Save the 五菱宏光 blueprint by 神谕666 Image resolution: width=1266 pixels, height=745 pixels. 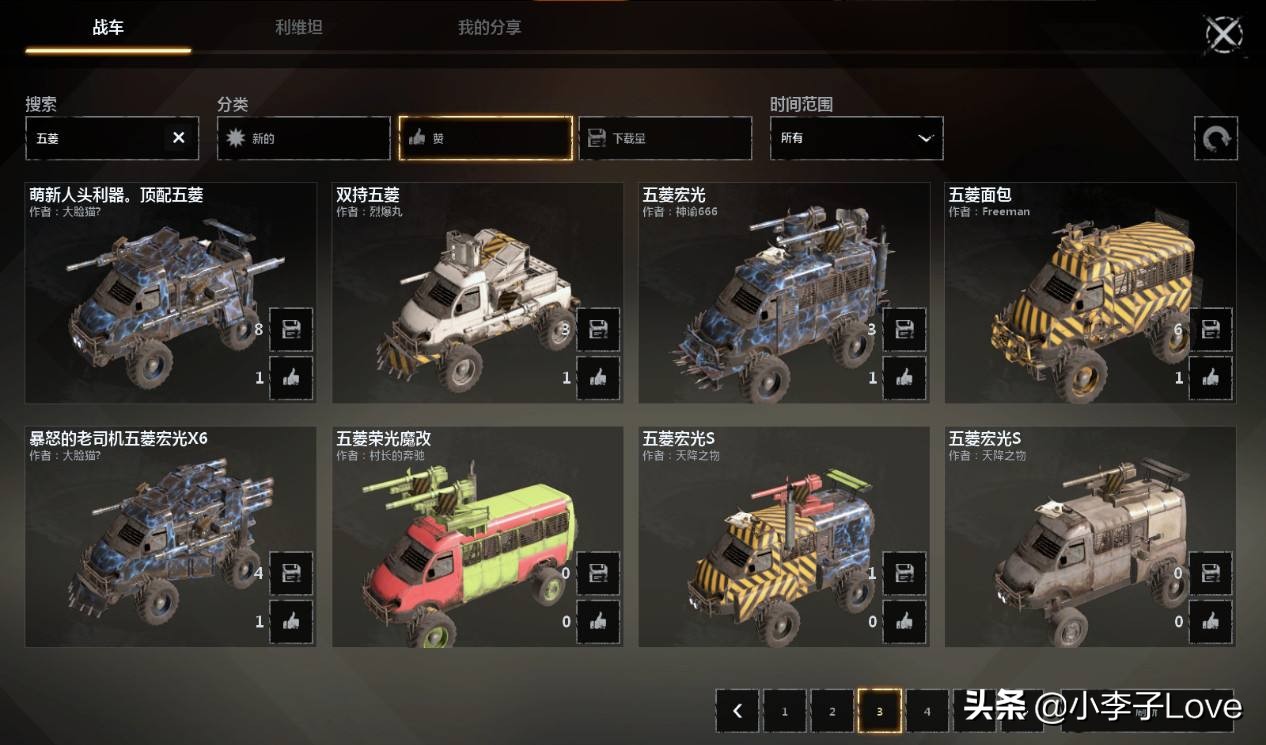click(x=904, y=329)
